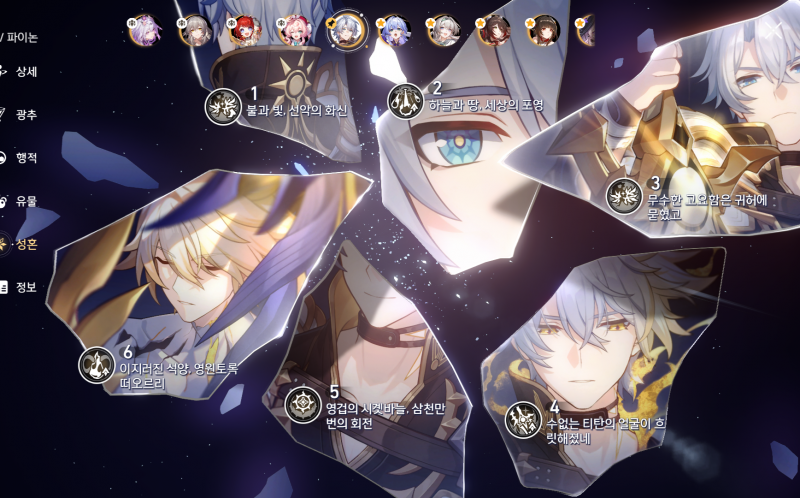
Task: Show the 정보 (Info) tab
Action: pyautogui.click(x=20, y=287)
